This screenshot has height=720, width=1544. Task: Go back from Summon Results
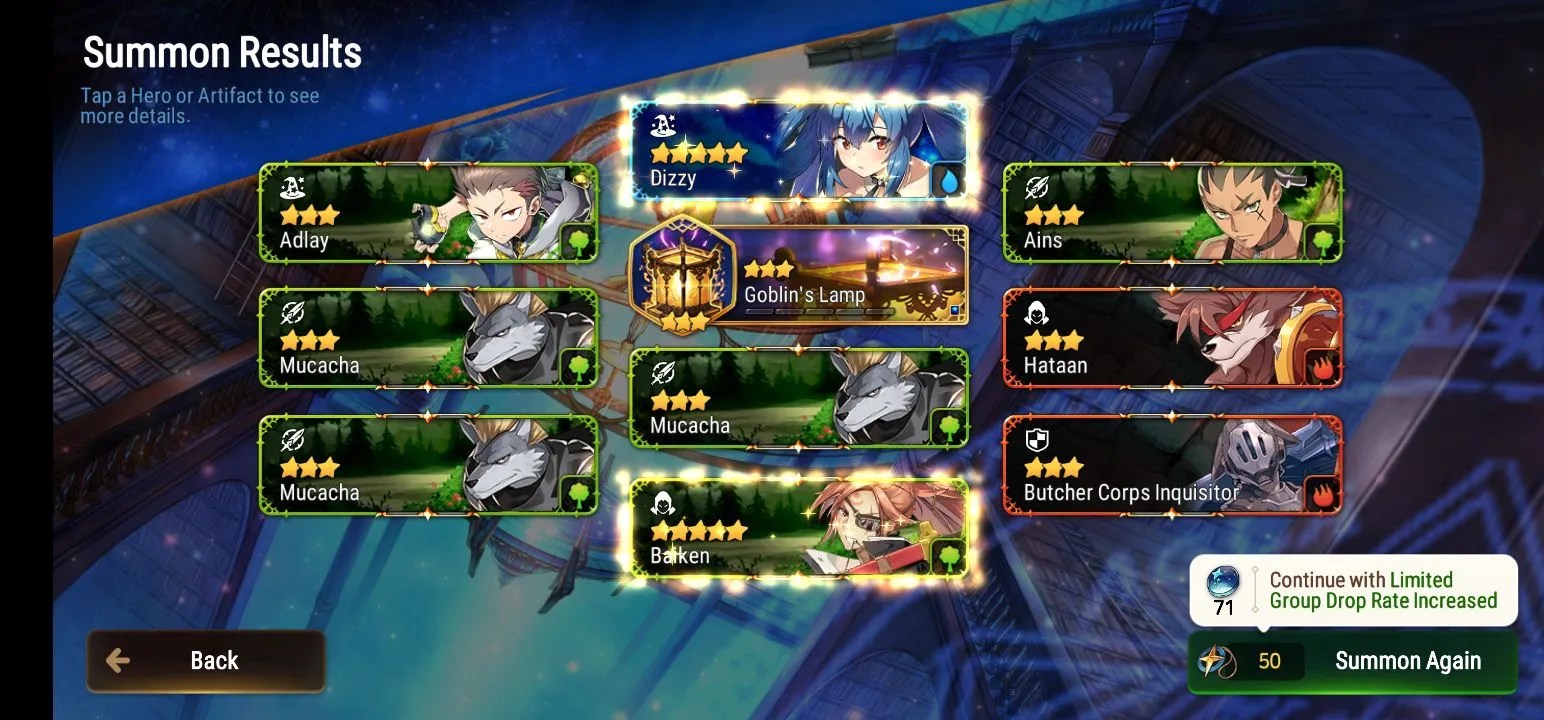(205, 661)
